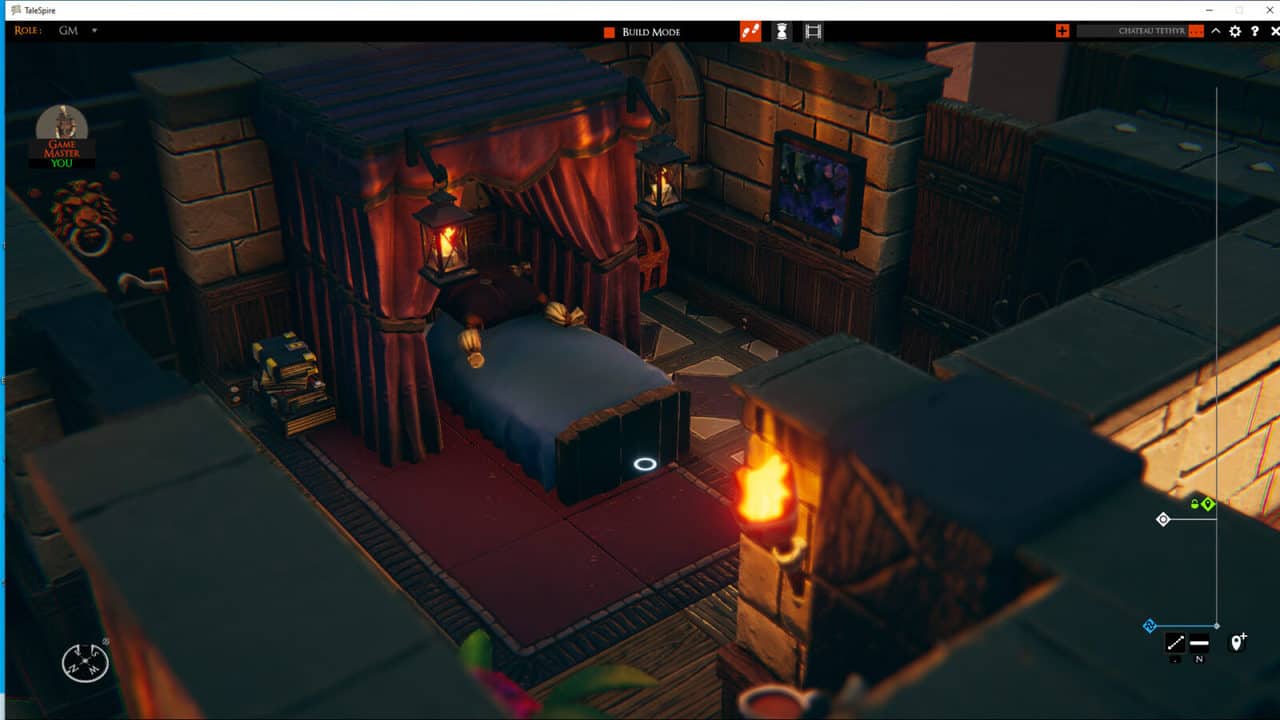Open the add-marker map pin icon
The image size is (1280, 720).
1237,641
